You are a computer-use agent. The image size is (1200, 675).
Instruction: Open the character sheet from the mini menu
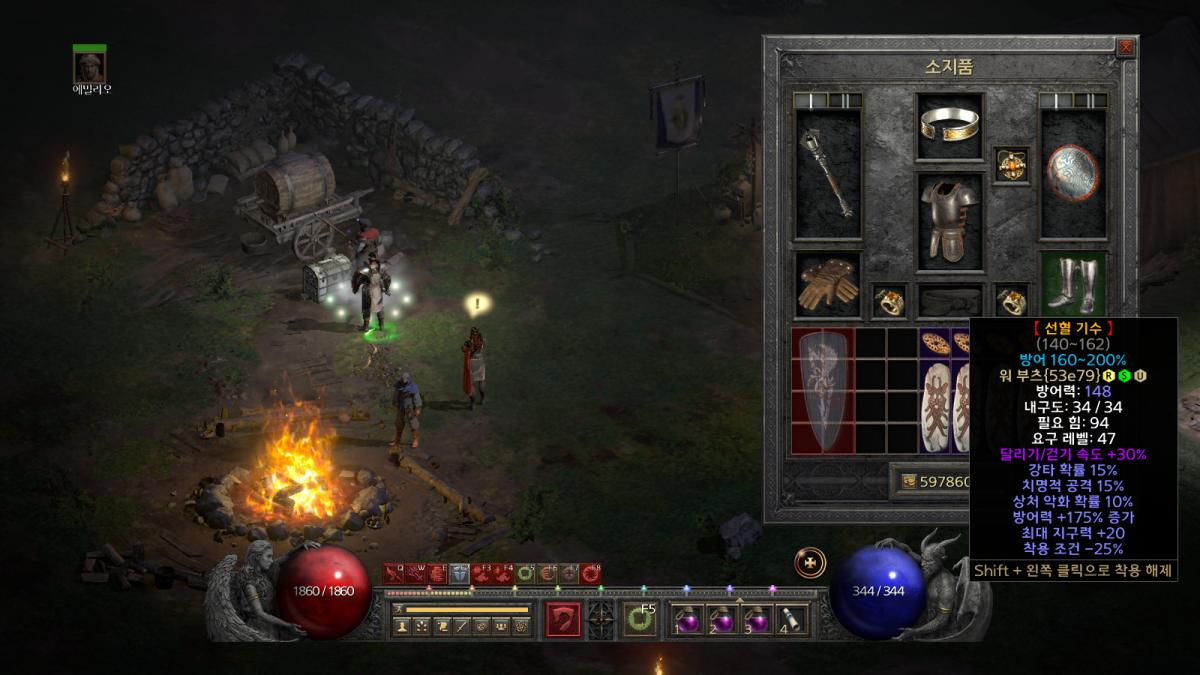[x=401, y=627]
